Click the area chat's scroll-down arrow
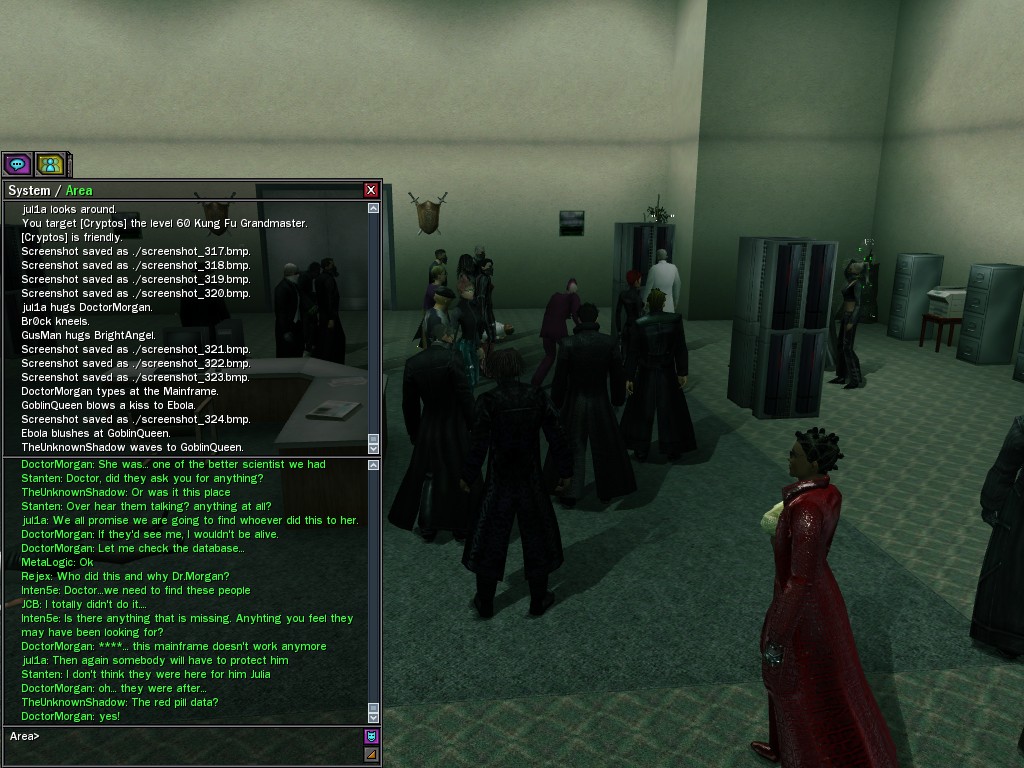 (374, 716)
